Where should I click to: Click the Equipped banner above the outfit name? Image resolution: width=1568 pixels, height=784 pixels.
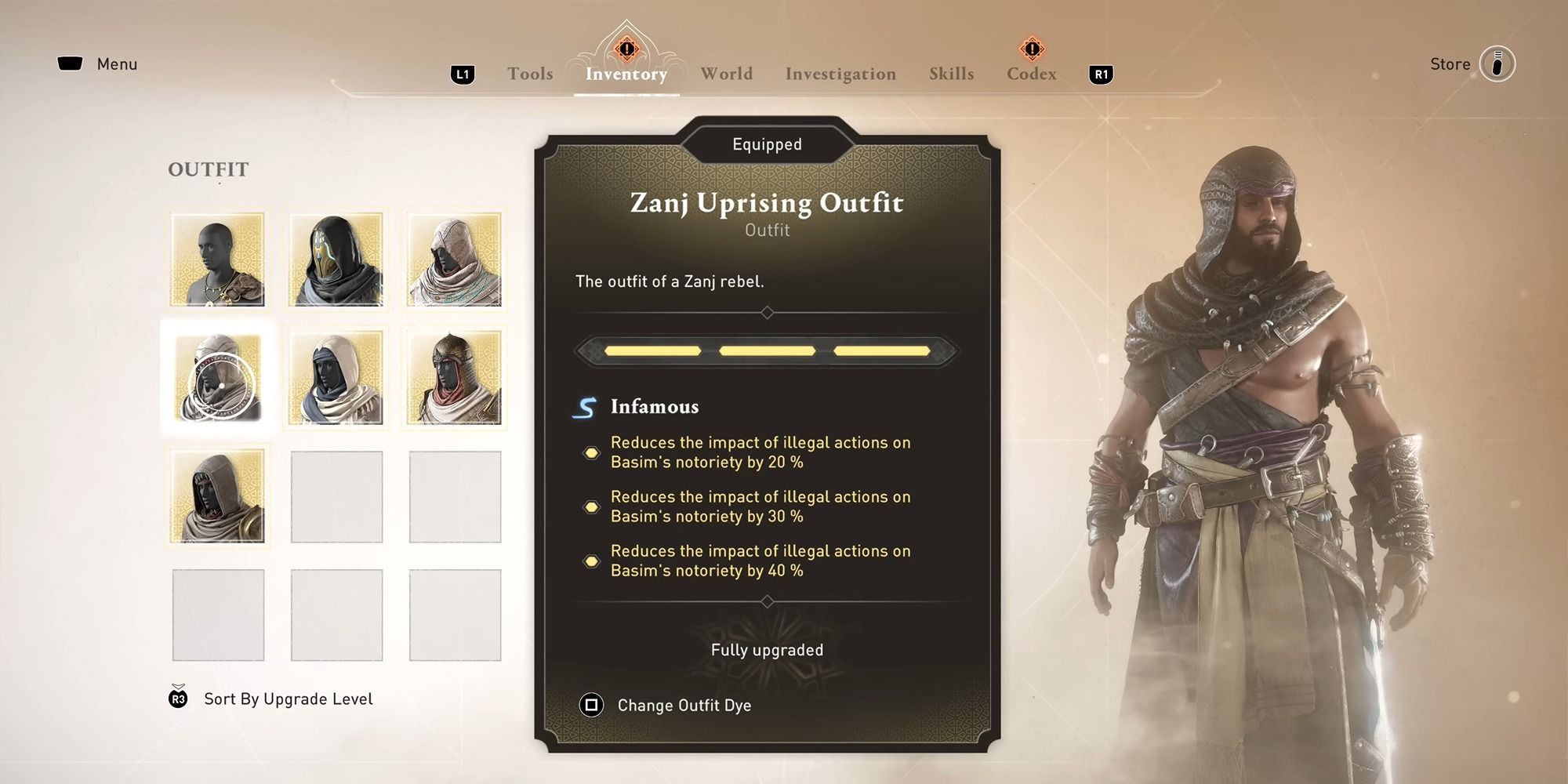click(x=767, y=143)
